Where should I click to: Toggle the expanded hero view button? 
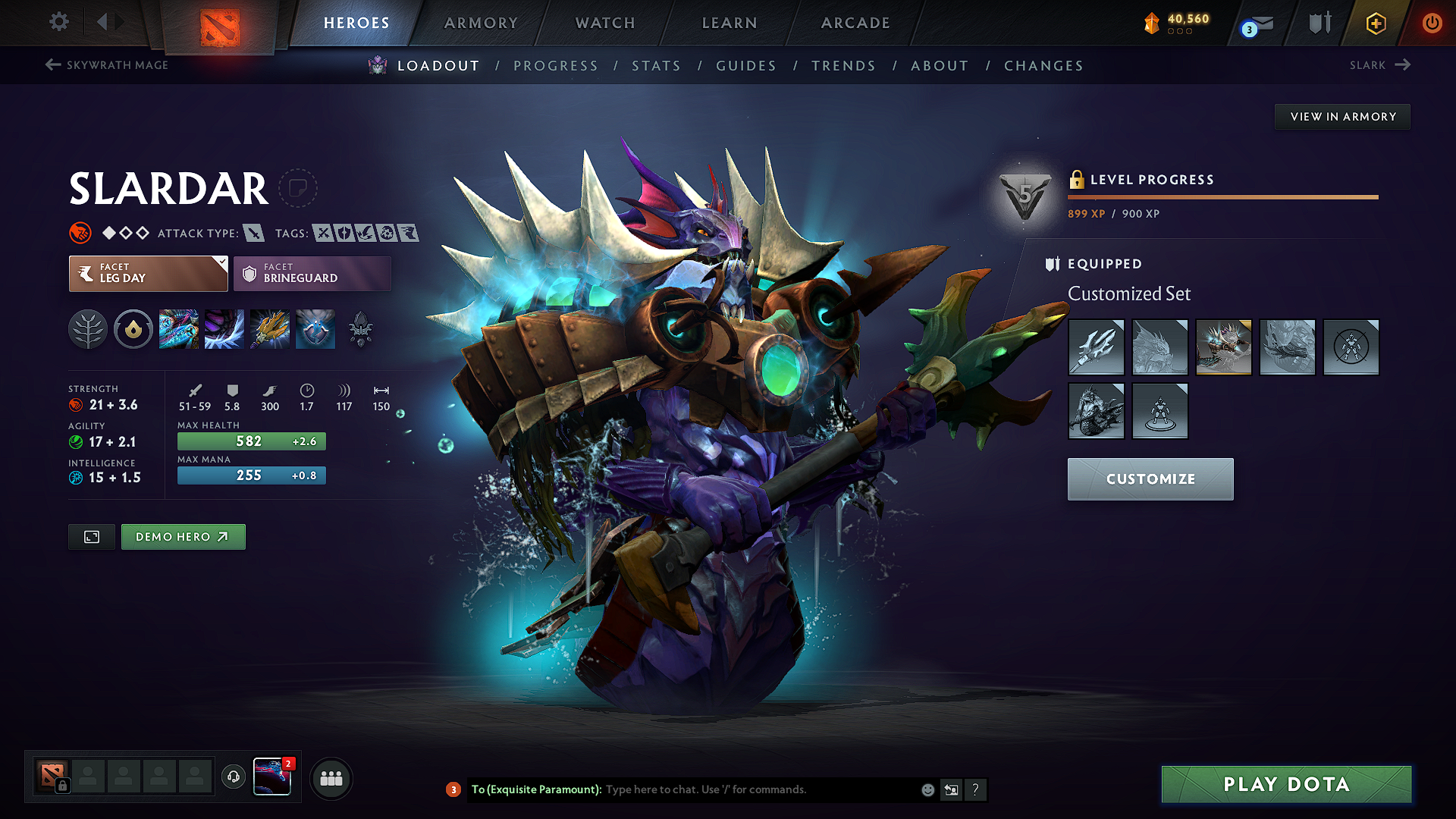click(x=91, y=536)
